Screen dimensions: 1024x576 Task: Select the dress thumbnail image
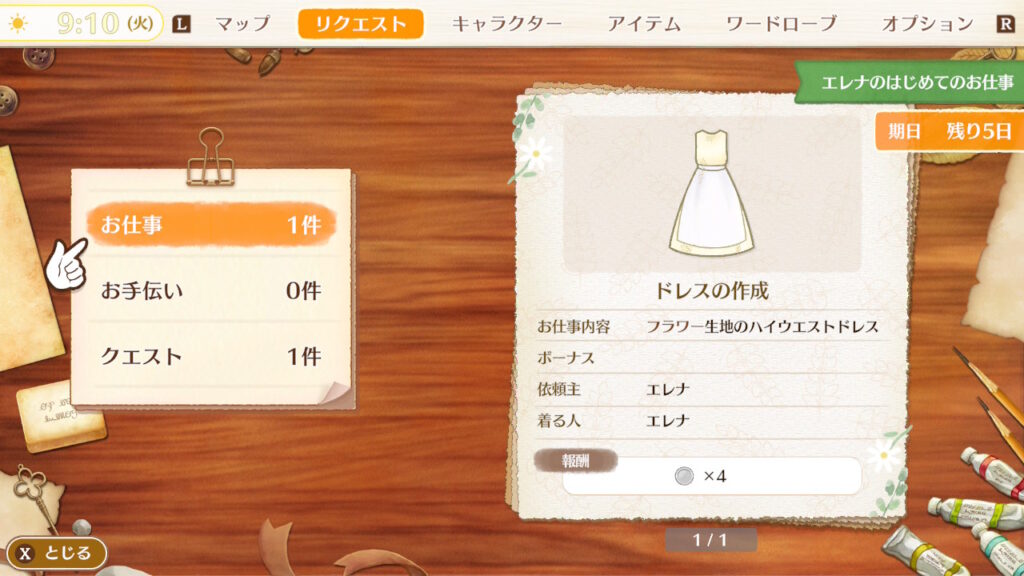711,196
